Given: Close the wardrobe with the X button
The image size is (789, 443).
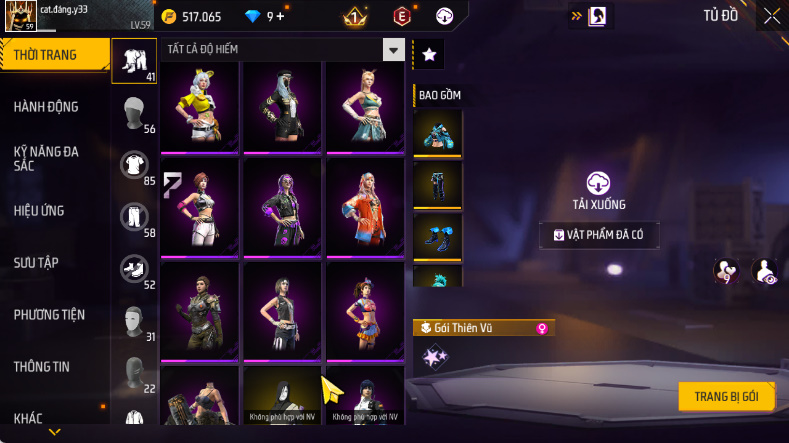Looking at the screenshot, I should (772, 16).
